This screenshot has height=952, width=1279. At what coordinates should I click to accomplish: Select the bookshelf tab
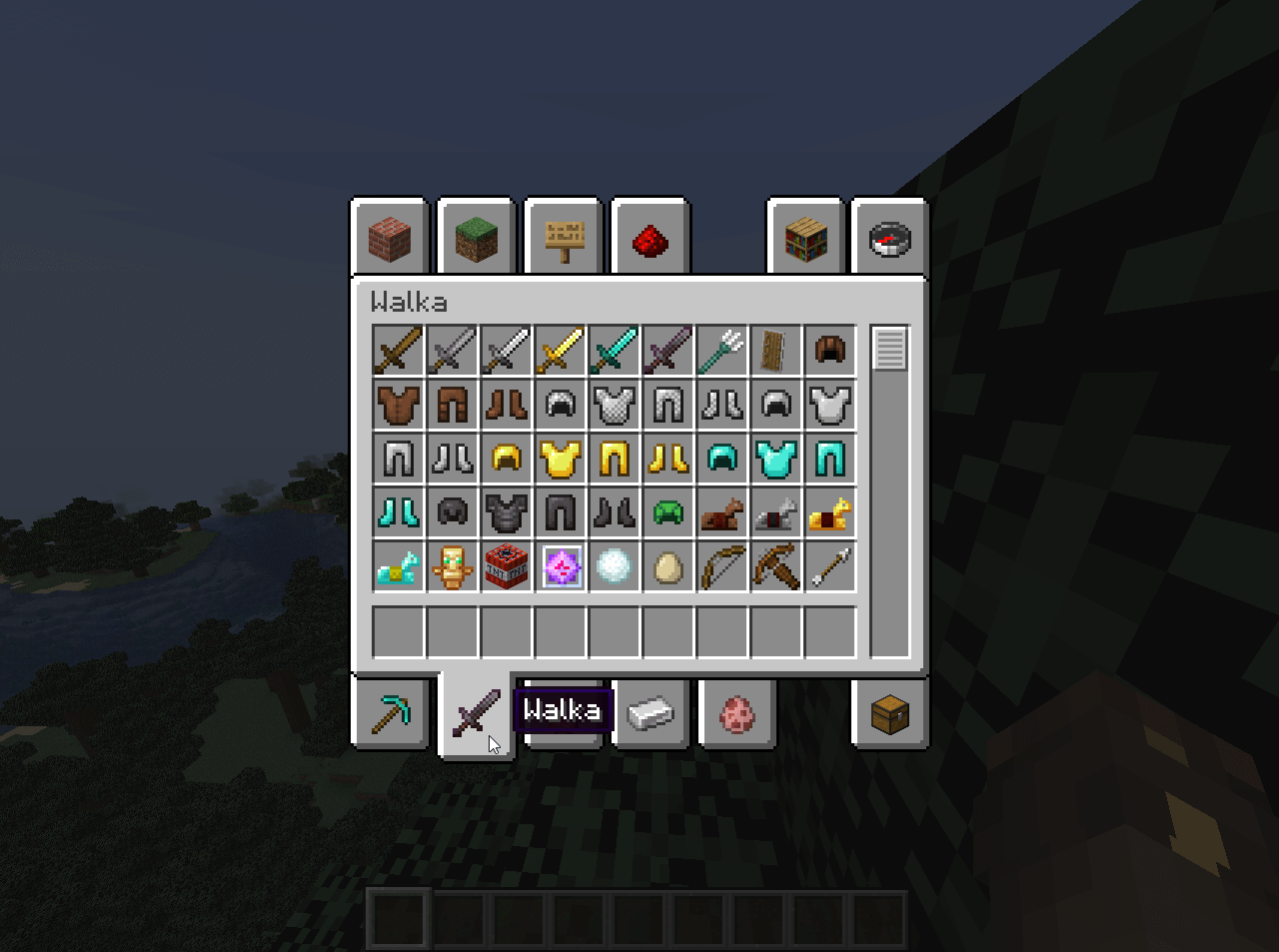click(805, 238)
